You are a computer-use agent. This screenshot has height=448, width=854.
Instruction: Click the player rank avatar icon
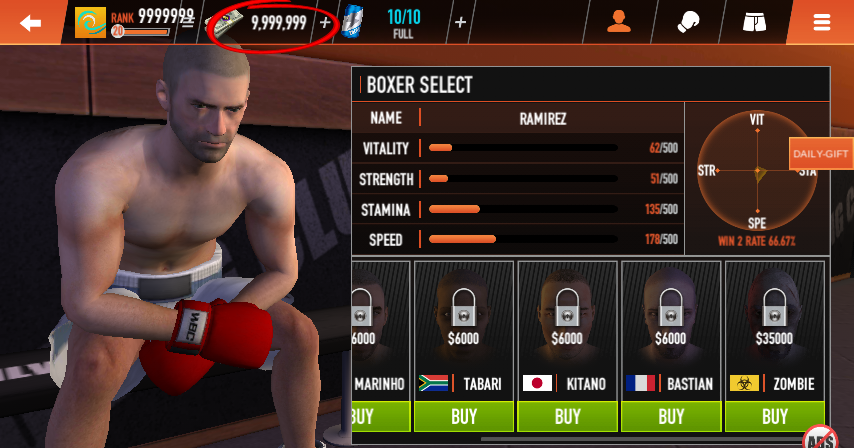point(90,22)
